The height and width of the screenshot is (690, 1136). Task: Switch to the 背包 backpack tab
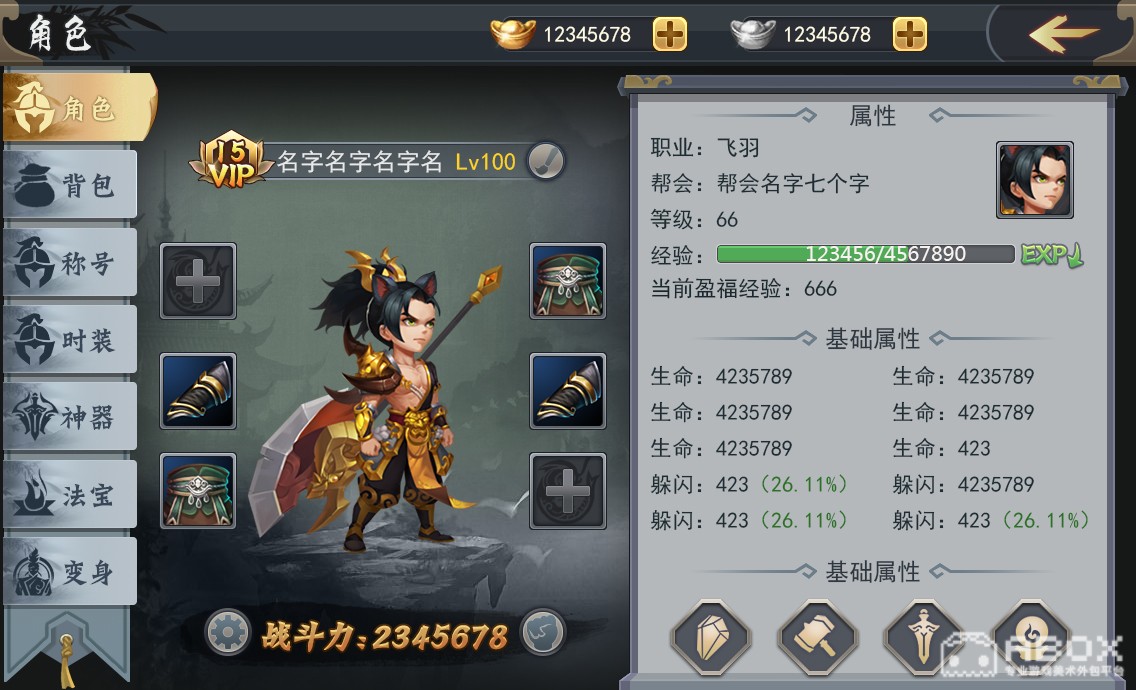tap(70, 185)
